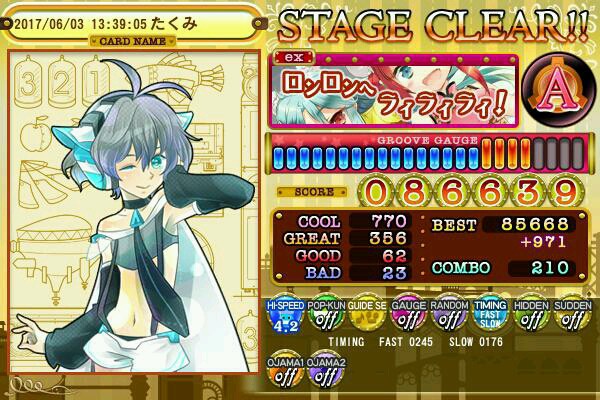Image resolution: width=600 pixels, height=400 pixels.
Task: Toggle the GAUGE option icon
Action: [407, 316]
